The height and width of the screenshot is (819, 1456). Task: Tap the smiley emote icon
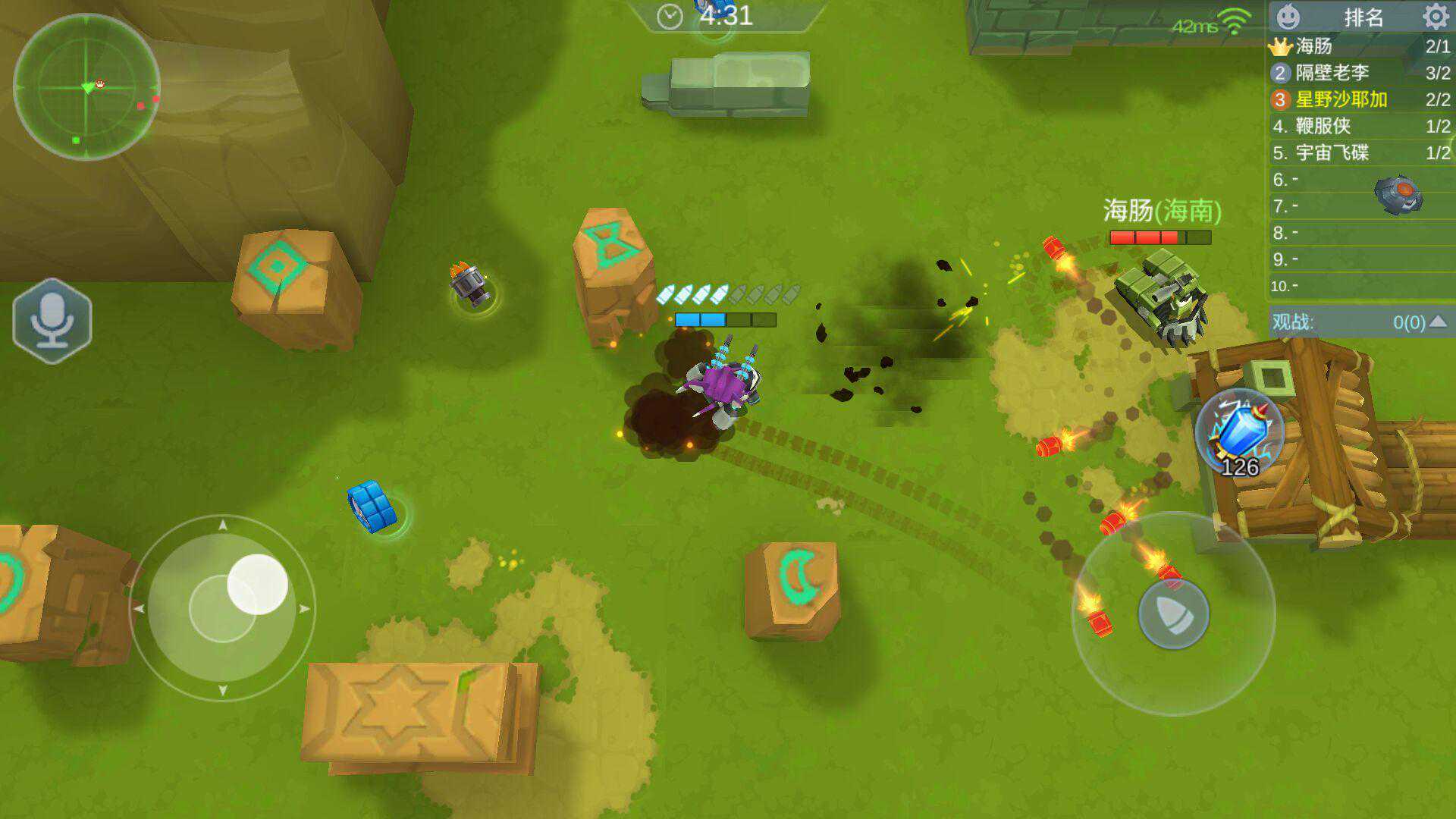tap(1288, 16)
